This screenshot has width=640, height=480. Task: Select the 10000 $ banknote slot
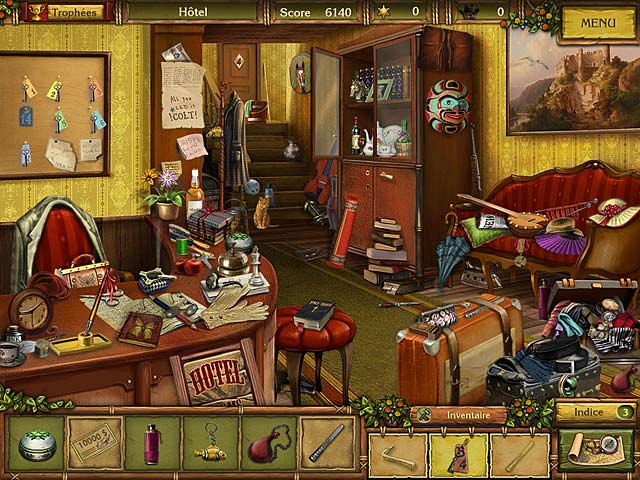96,443
